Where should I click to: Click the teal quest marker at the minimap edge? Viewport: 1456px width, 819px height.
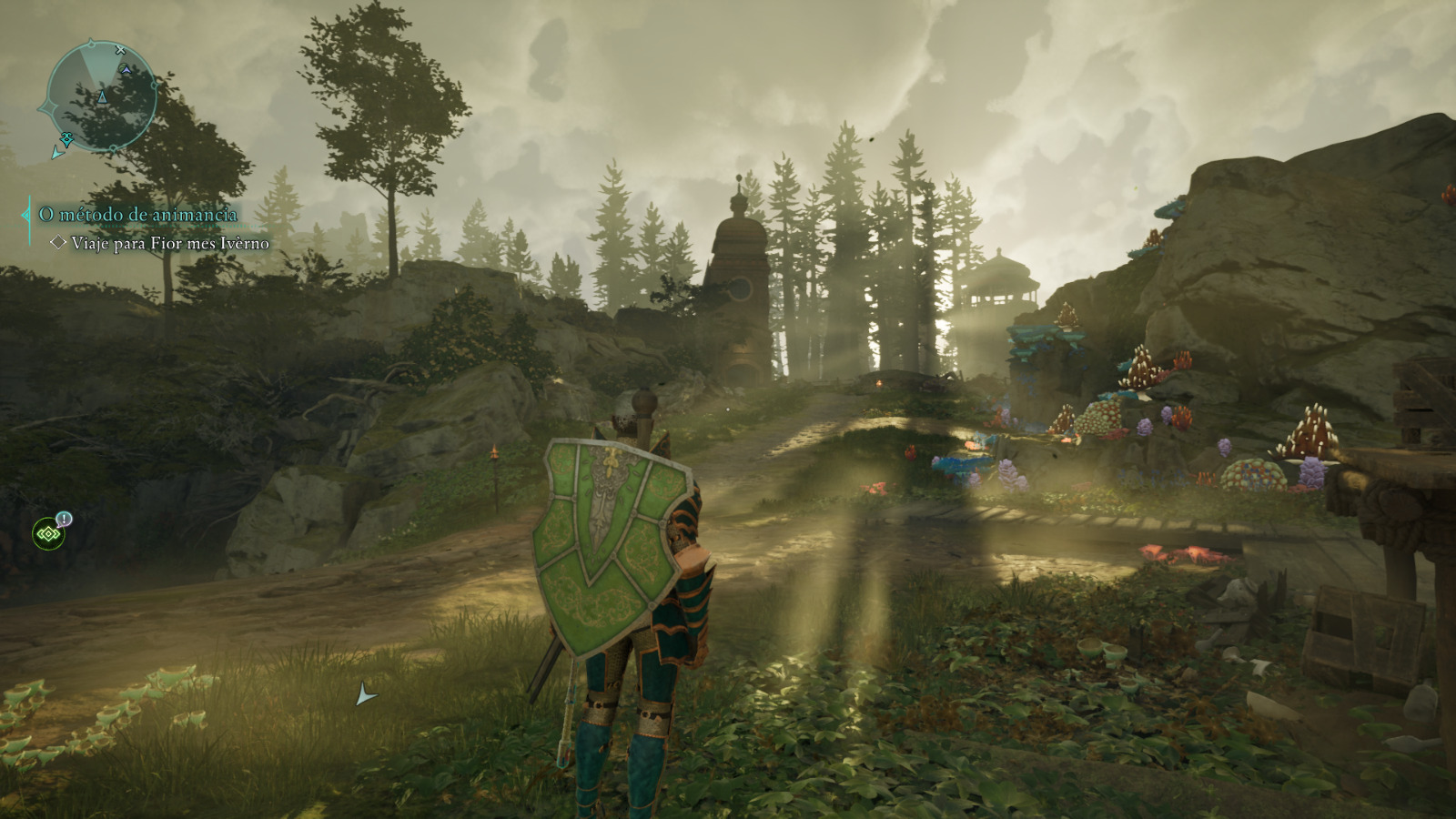pos(66,138)
